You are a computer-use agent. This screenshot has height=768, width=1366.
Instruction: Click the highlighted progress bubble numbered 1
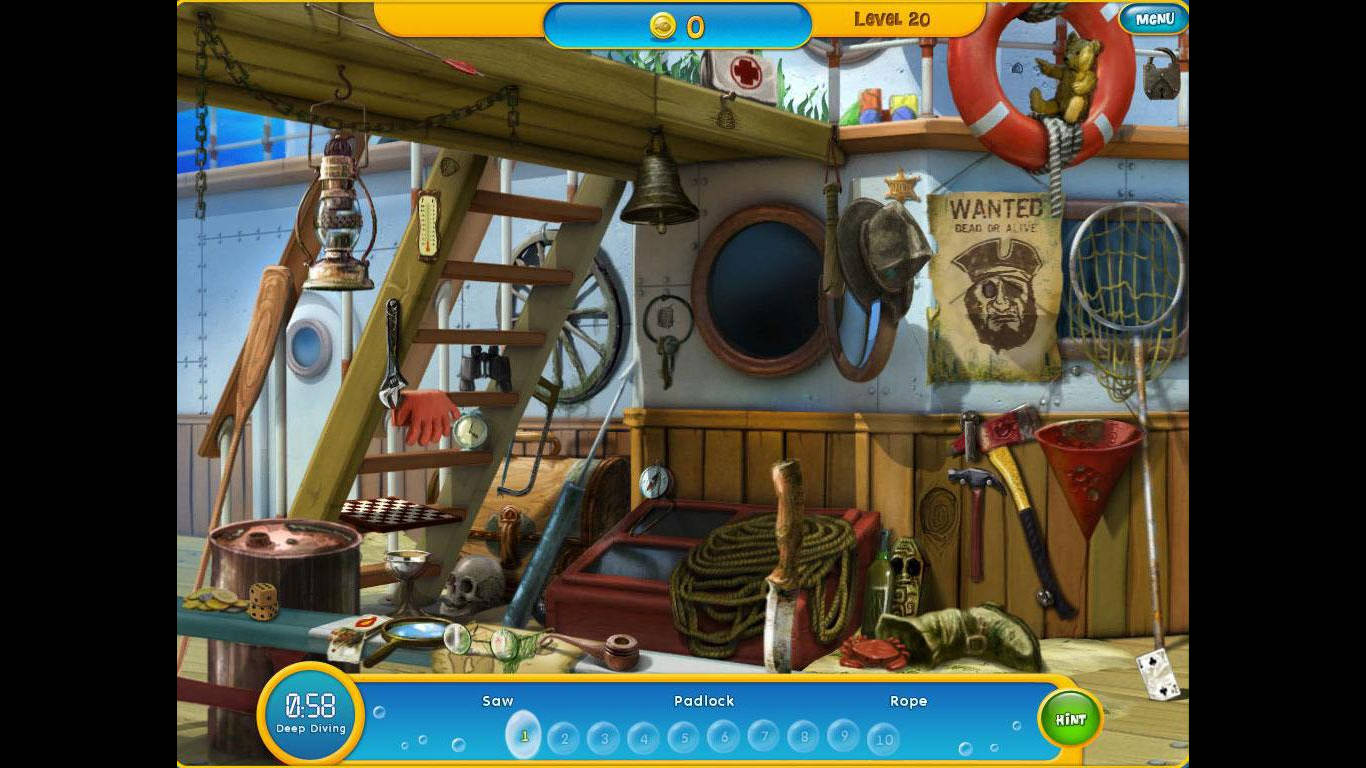[x=524, y=737]
